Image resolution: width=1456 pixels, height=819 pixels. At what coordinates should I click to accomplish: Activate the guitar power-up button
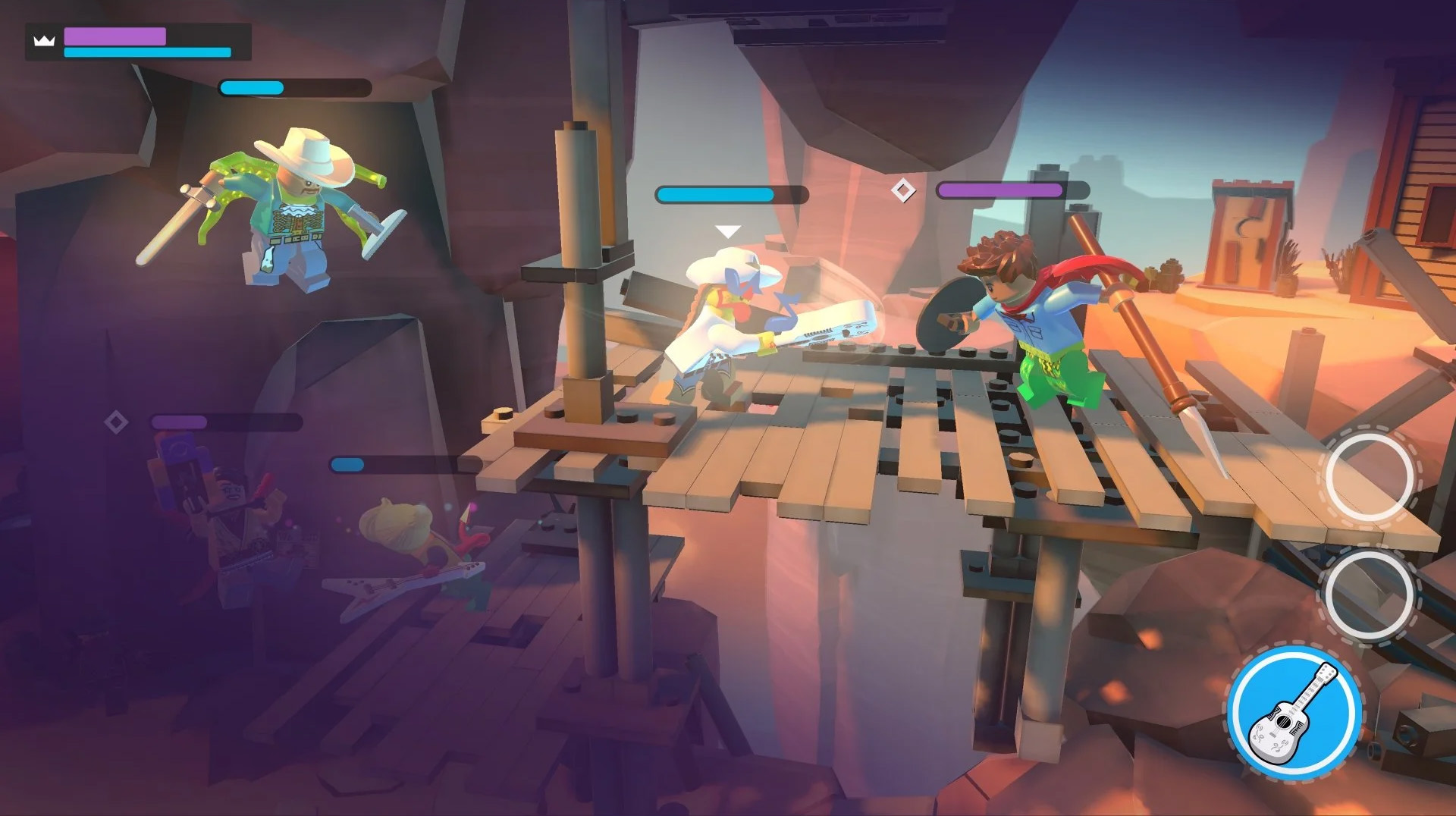point(1294,713)
